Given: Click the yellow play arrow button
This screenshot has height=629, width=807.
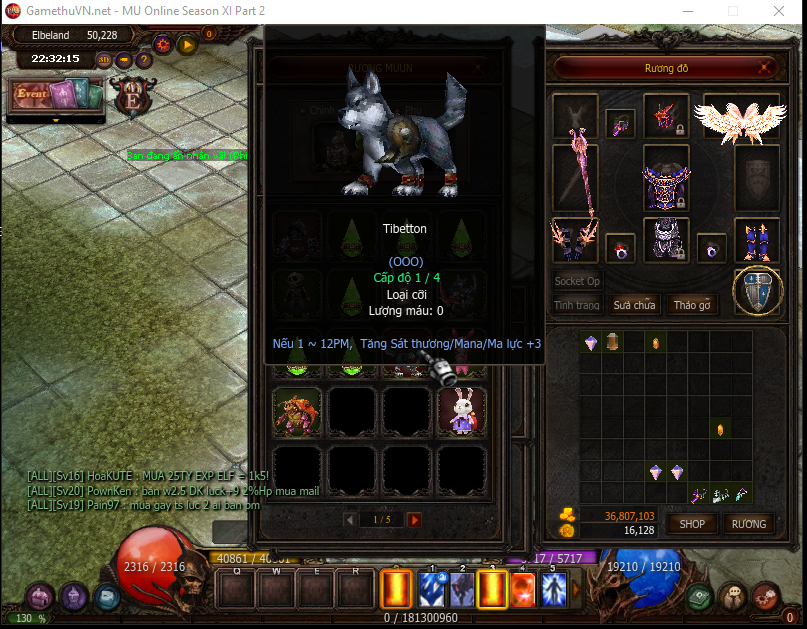Looking at the screenshot, I should tap(187, 44).
